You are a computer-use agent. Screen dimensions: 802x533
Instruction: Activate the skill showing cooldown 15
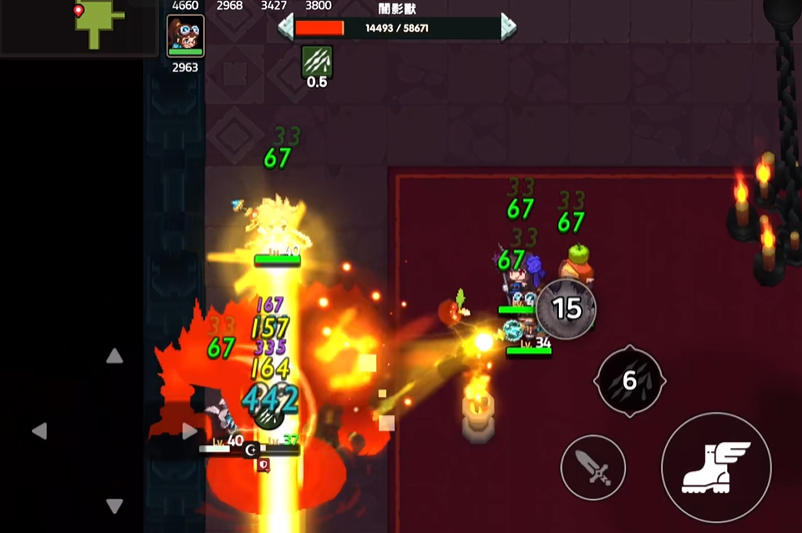[x=566, y=308]
